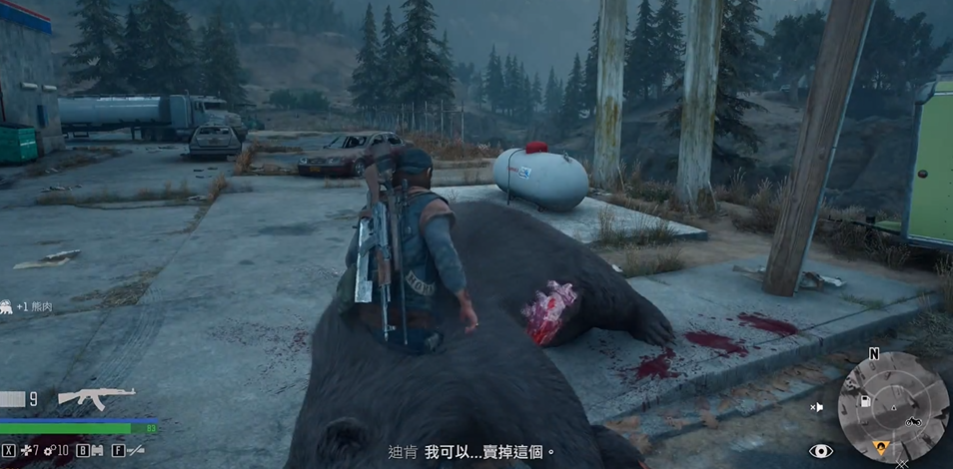Click the orange triangle marker on minimap

pyautogui.click(x=881, y=447)
